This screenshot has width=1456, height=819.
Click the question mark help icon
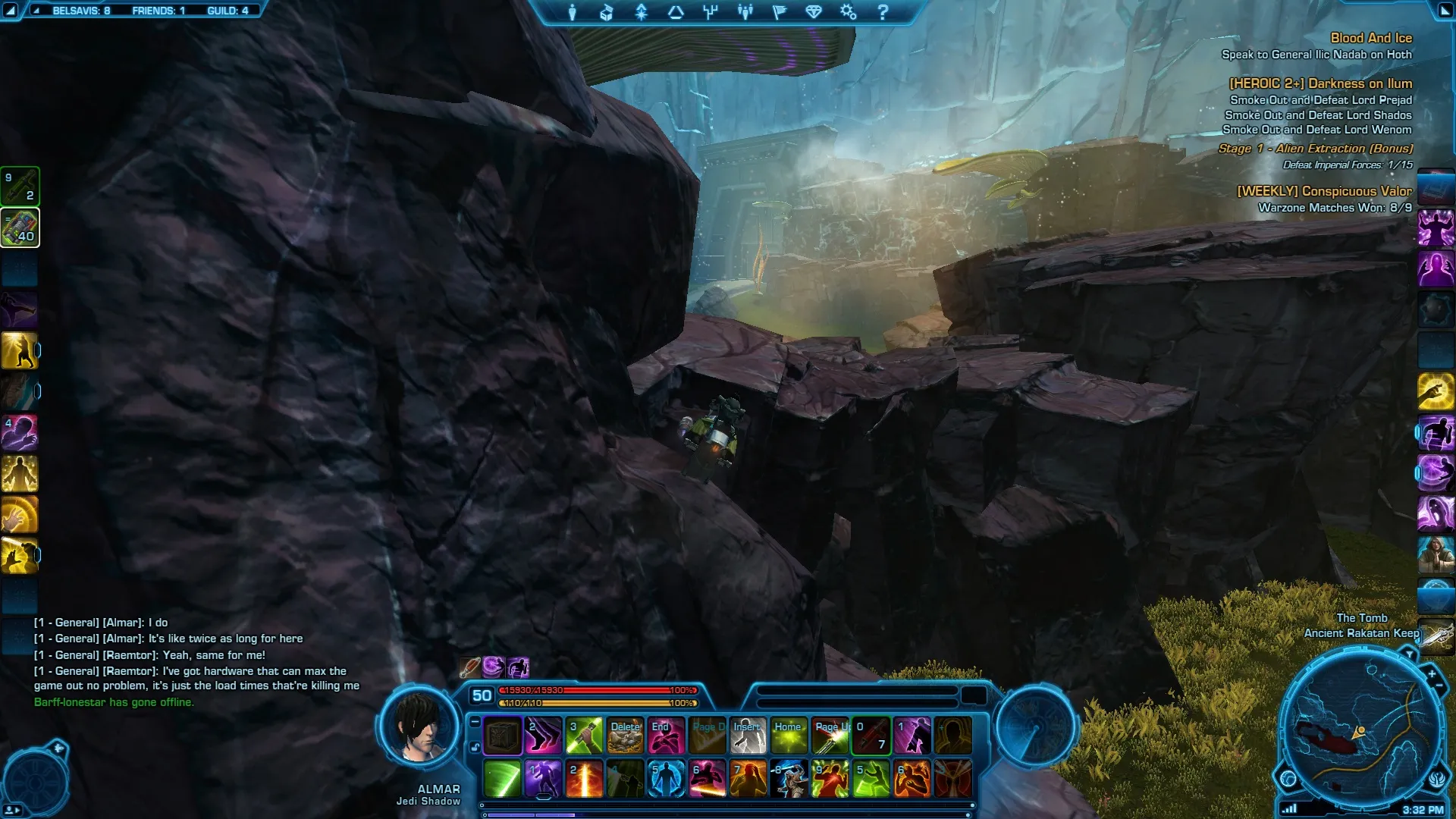tap(883, 12)
